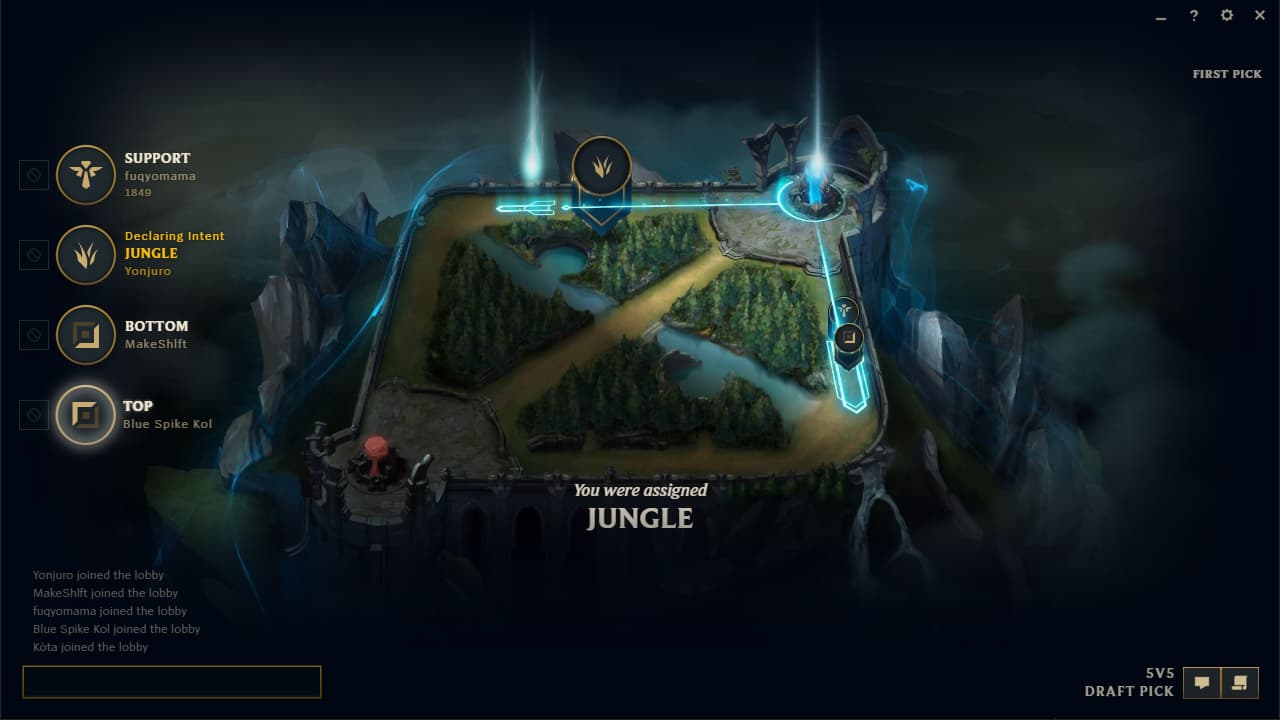Click the You were assigned JUNGLE banner
Screen dimensions: 1280x720
[639, 505]
